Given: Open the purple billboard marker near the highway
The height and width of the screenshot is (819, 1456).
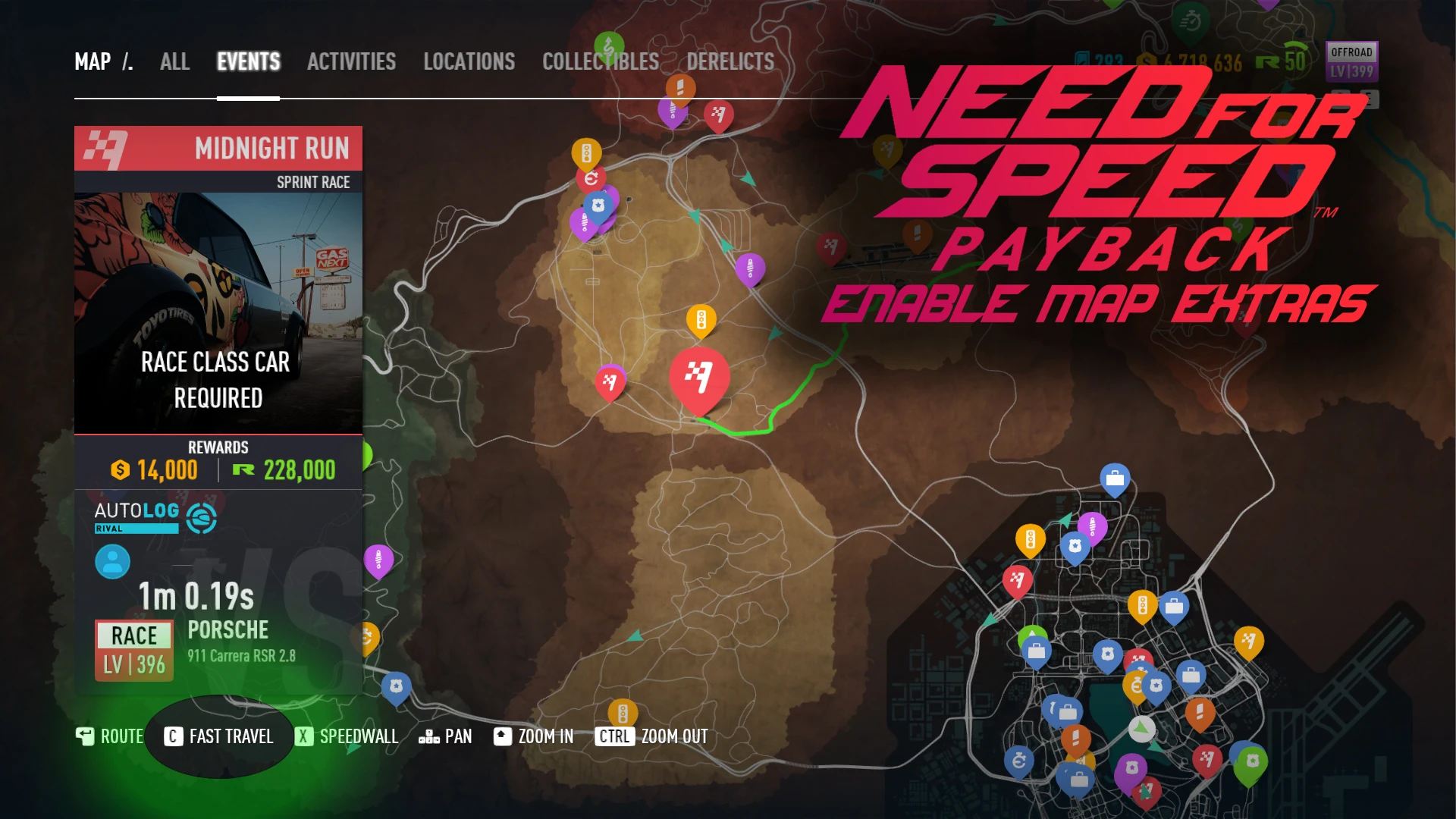Looking at the screenshot, I should click(x=751, y=267).
